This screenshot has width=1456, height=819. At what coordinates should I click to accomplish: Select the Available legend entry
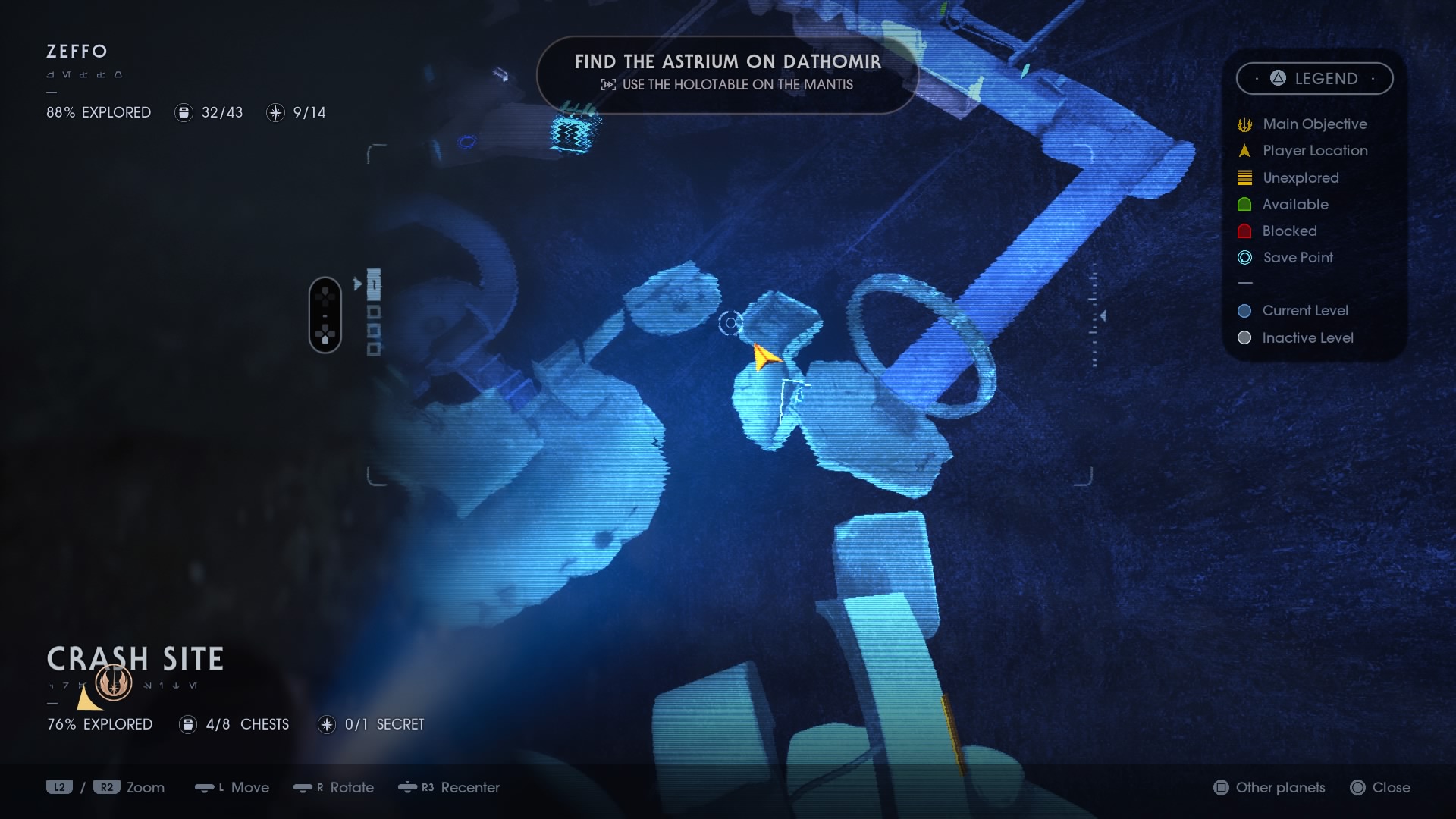click(1294, 205)
